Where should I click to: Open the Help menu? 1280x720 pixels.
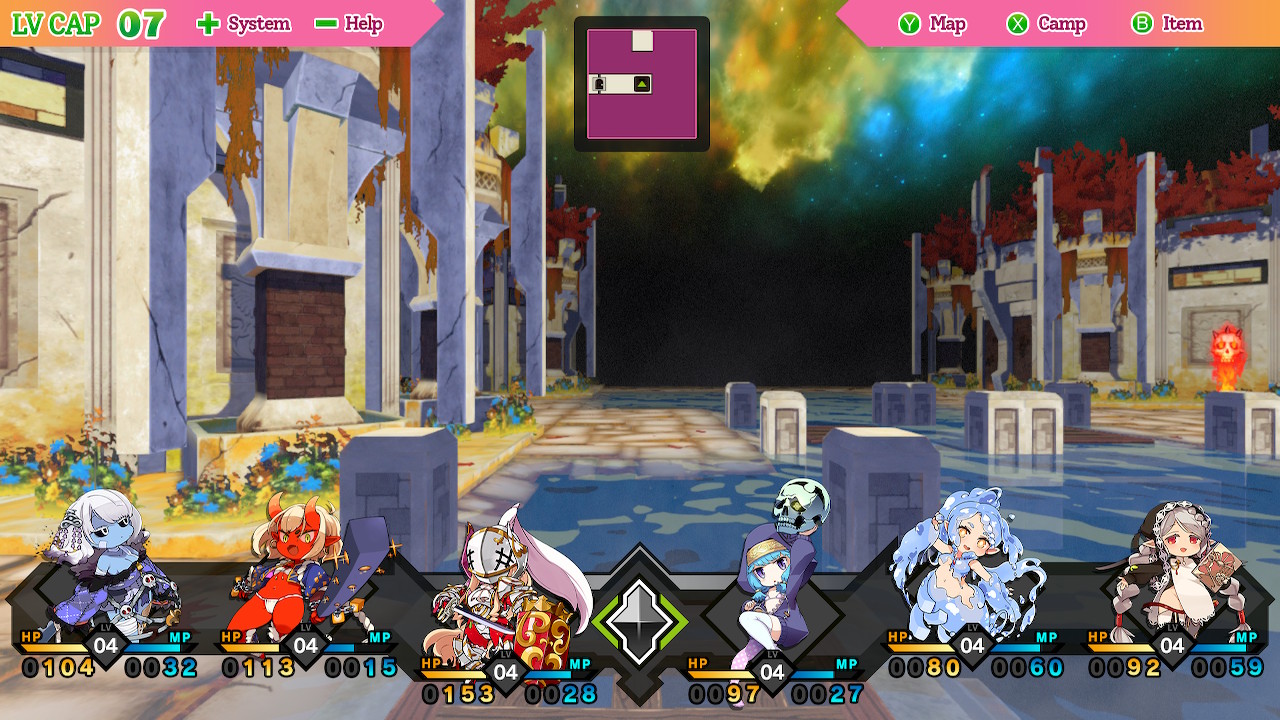[x=348, y=24]
